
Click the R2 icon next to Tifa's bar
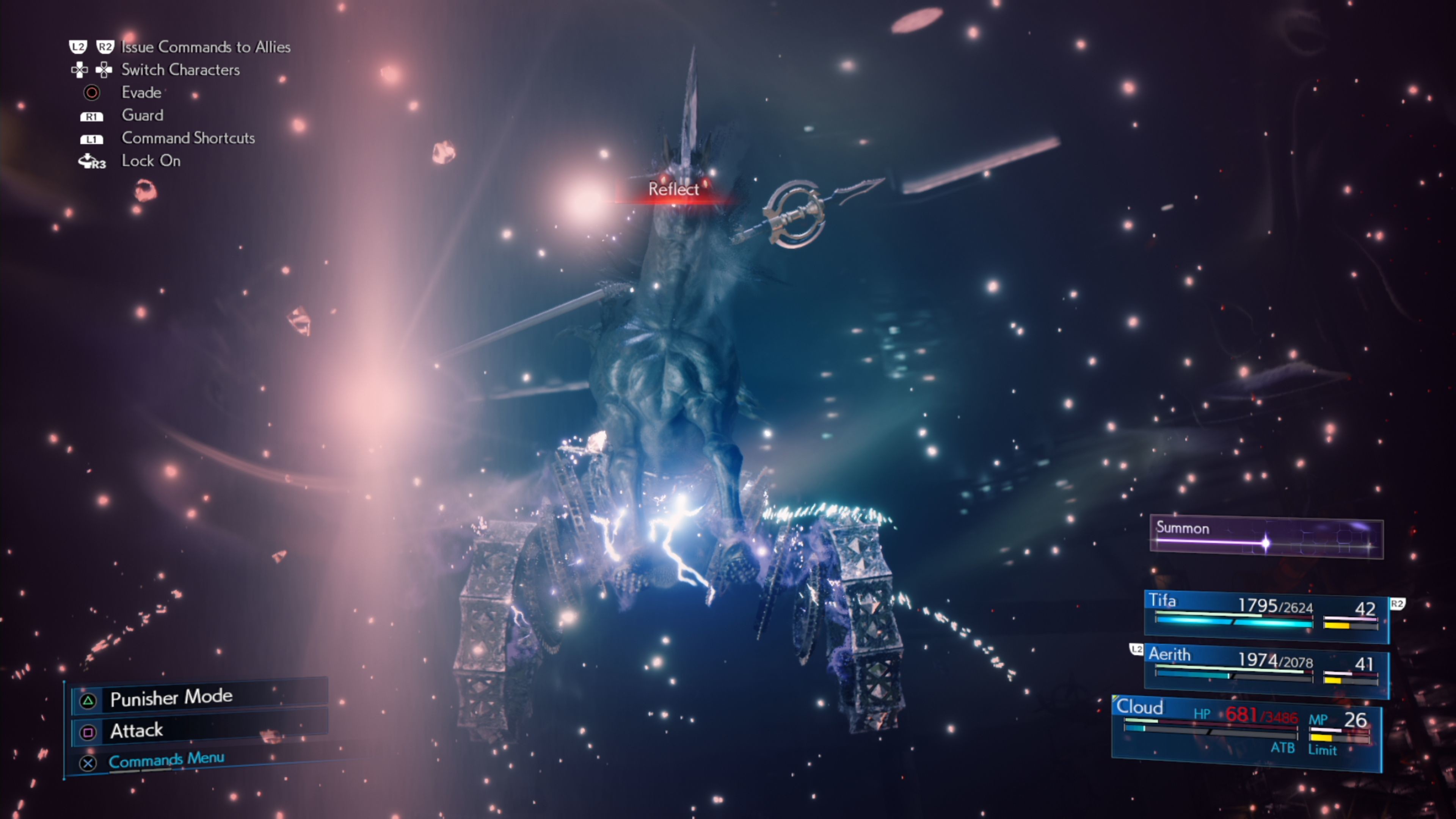(x=1396, y=604)
